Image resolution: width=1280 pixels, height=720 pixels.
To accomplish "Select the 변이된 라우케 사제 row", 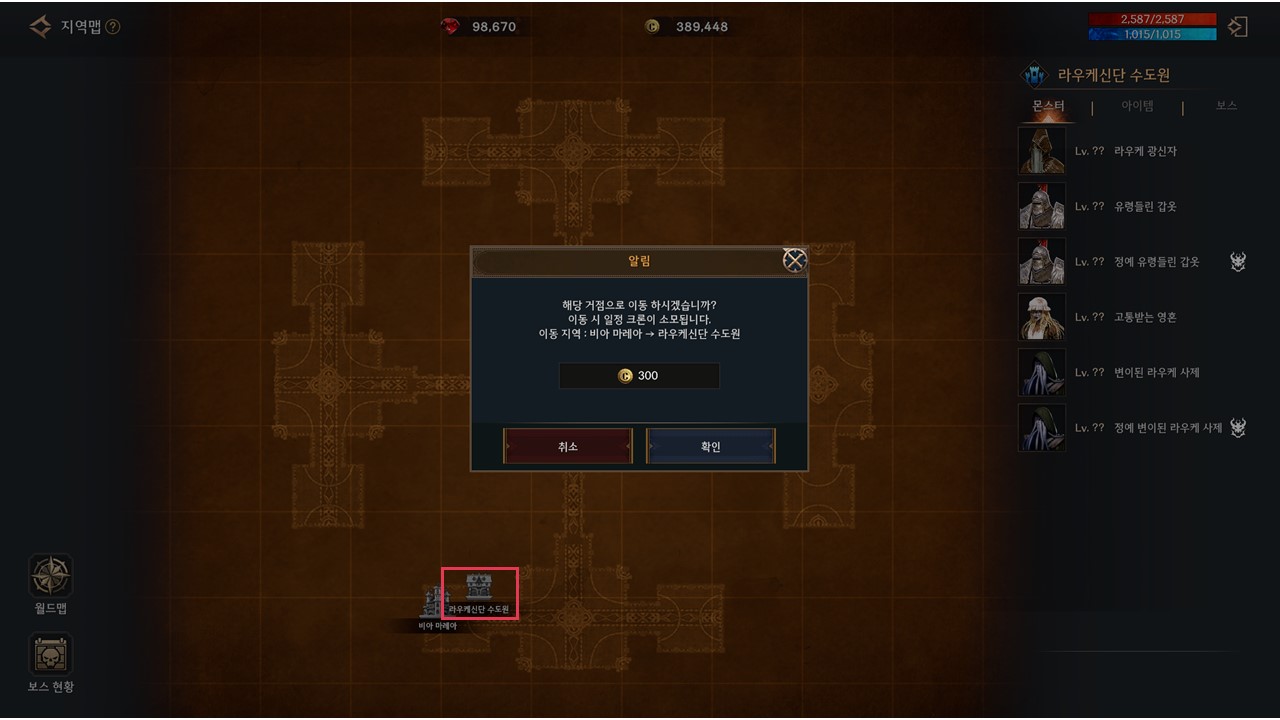I will pos(1120,372).
